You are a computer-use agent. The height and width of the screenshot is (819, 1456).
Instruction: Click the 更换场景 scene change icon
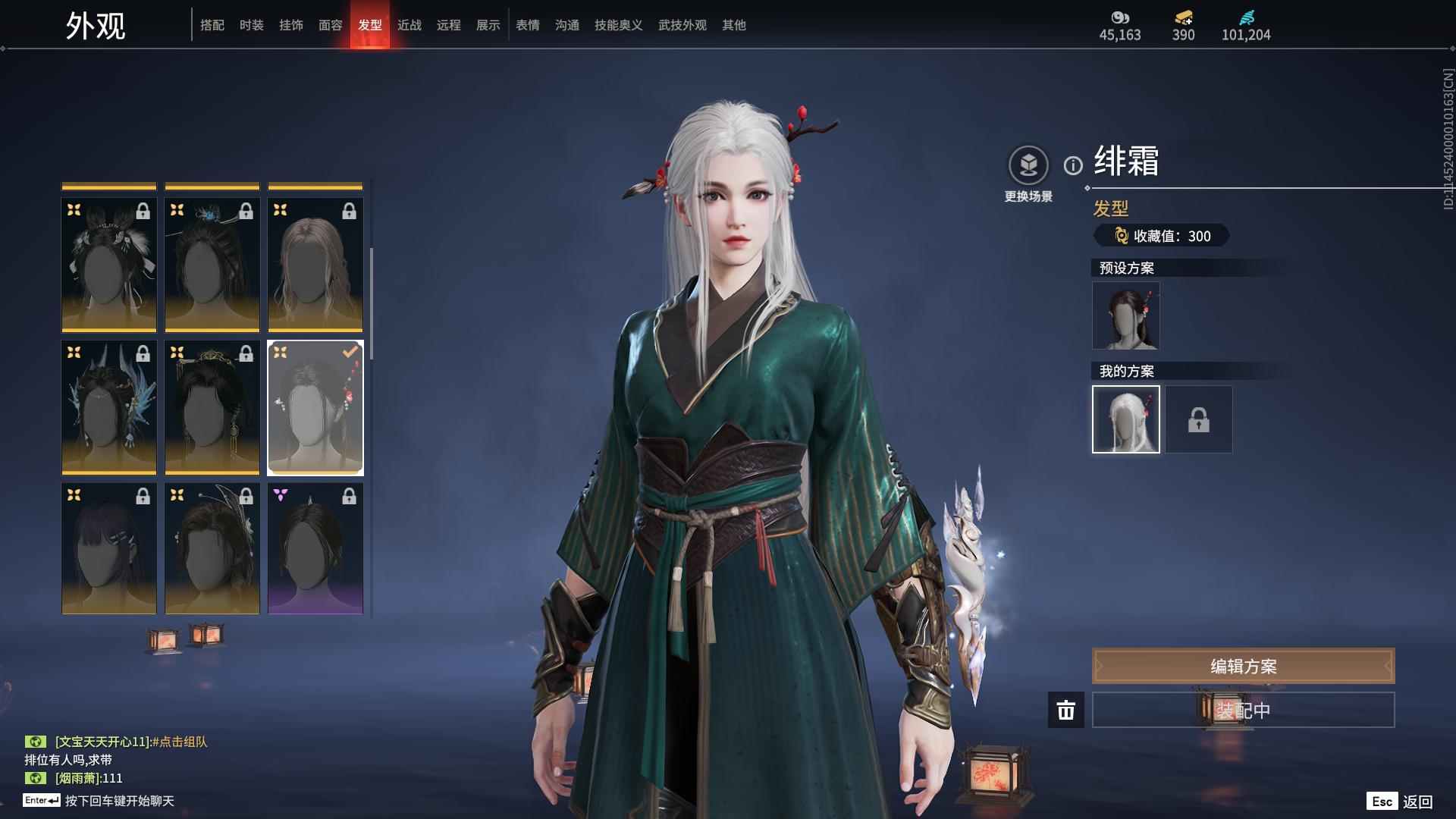[1028, 165]
